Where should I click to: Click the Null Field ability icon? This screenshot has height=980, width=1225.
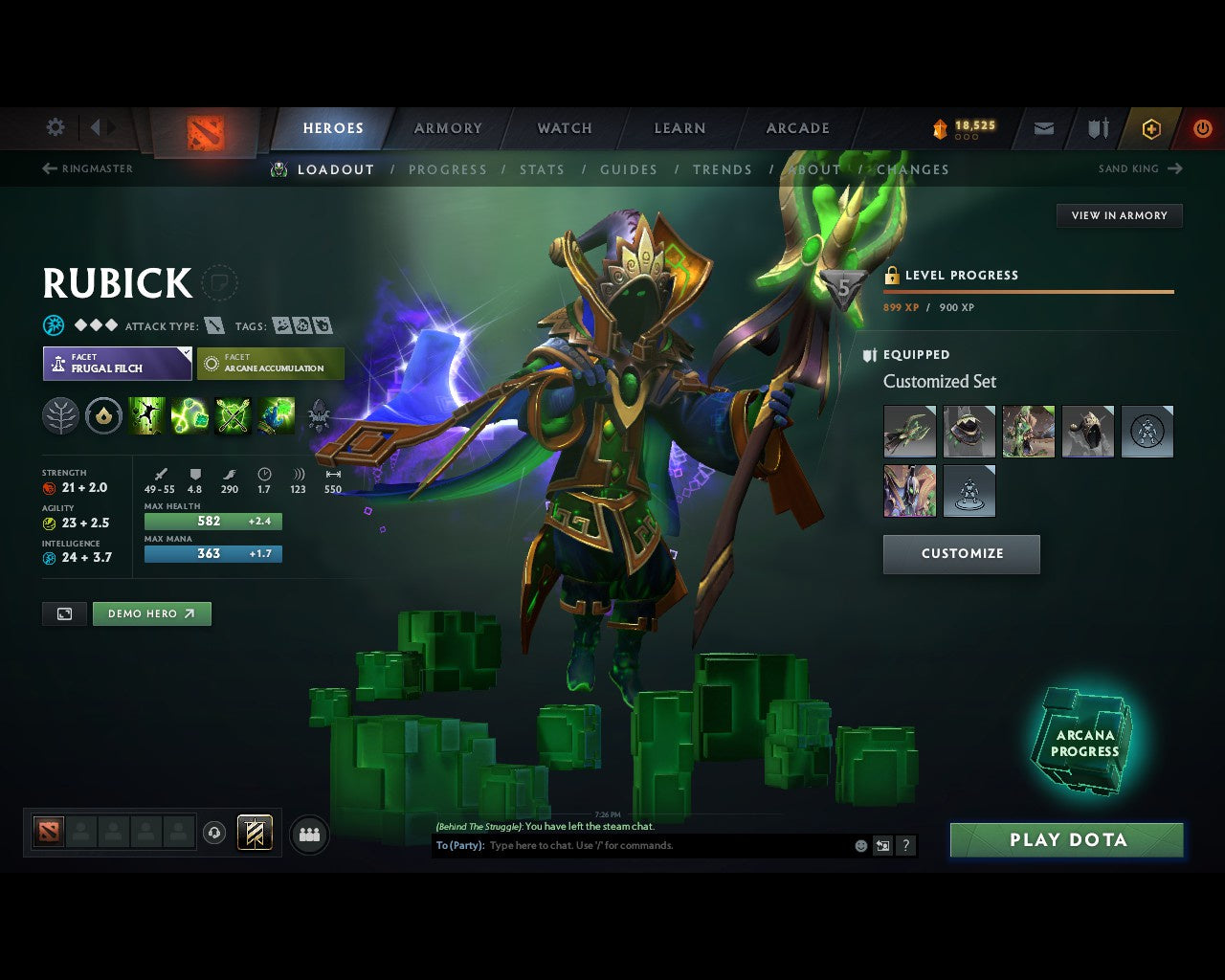click(x=234, y=415)
